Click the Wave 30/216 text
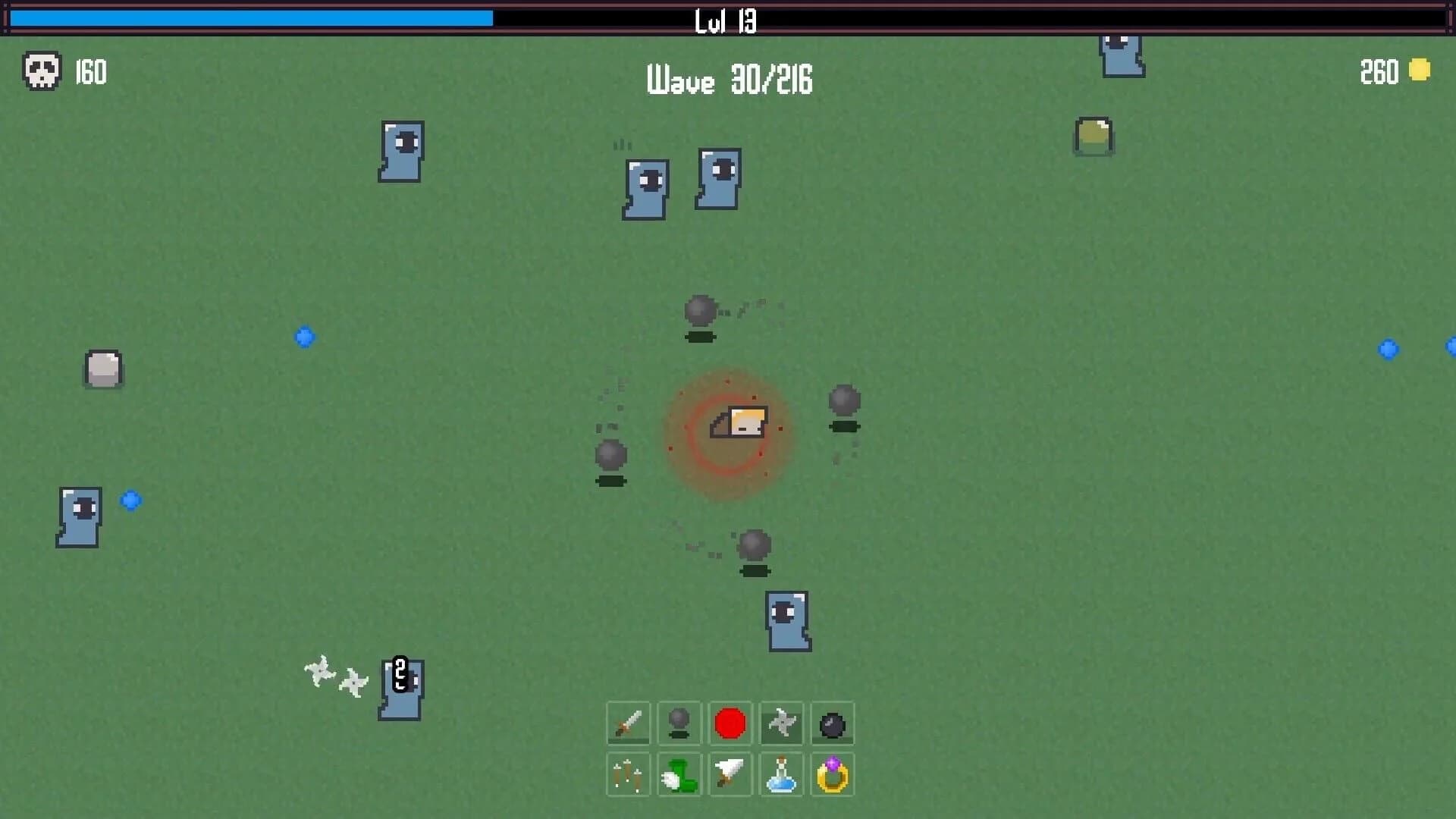This screenshot has width=1456, height=819. pyautogui.click(x=730, y=81)
